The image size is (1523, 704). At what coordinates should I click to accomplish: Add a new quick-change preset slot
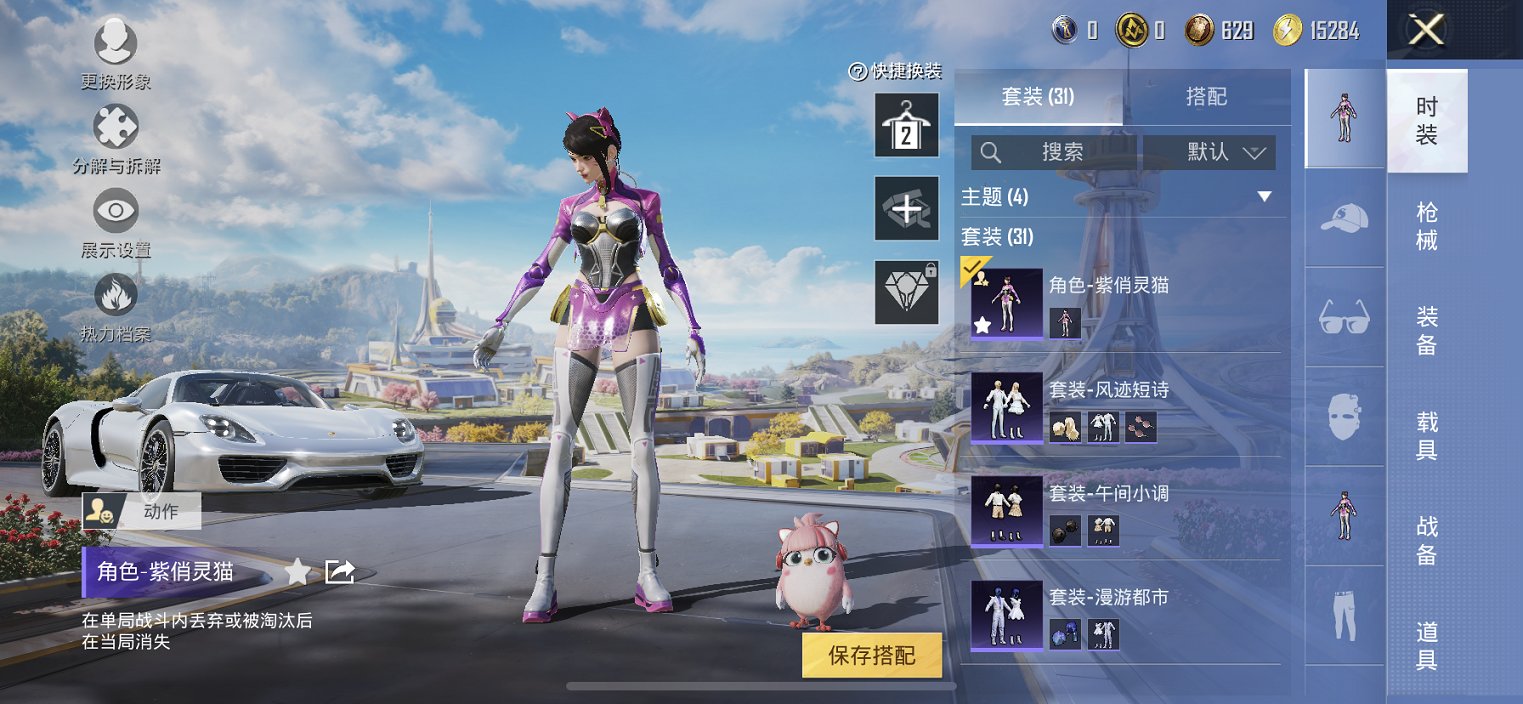coord(906,208)
